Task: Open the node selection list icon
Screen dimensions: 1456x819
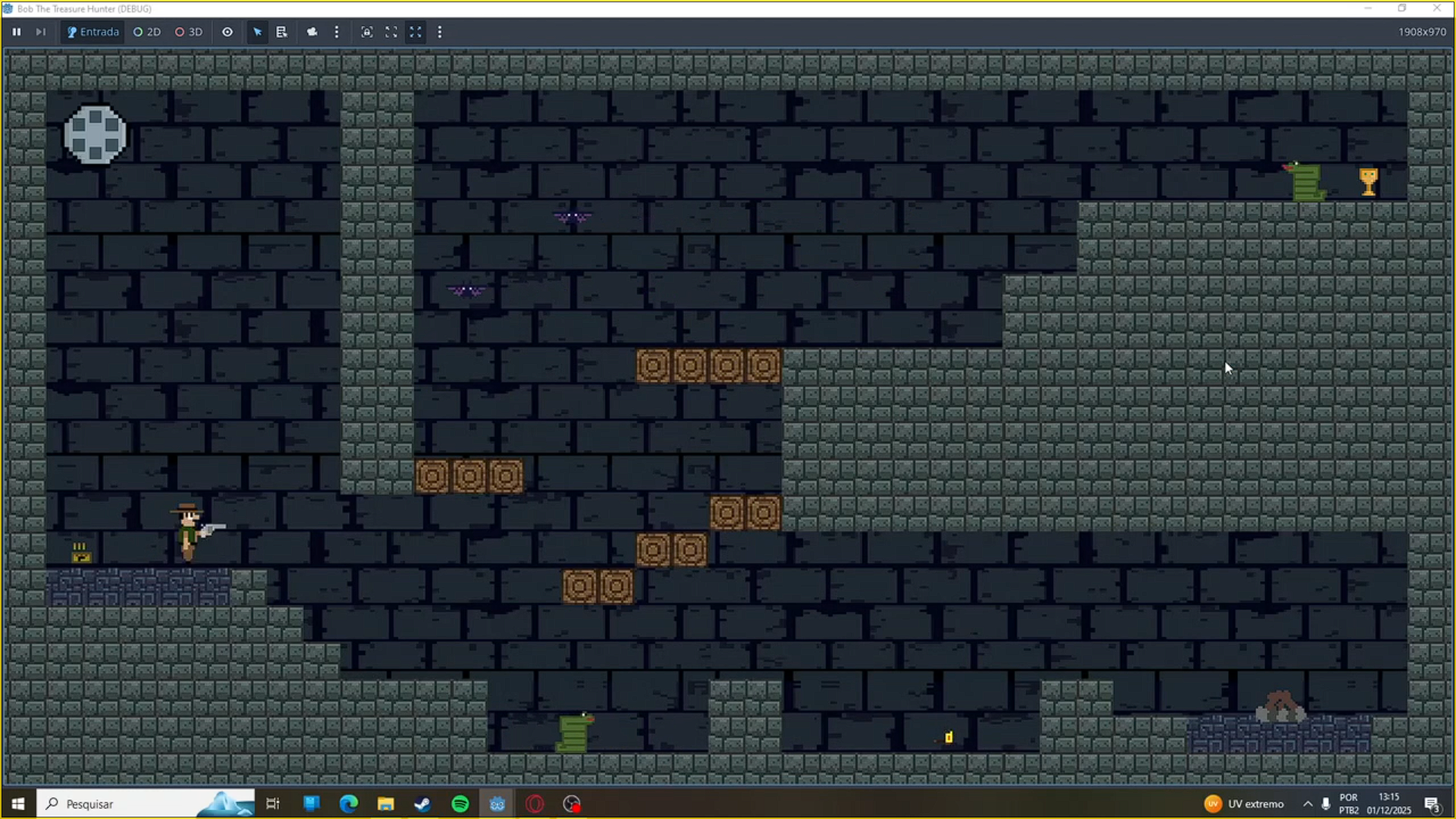Action: pos(281,32)
